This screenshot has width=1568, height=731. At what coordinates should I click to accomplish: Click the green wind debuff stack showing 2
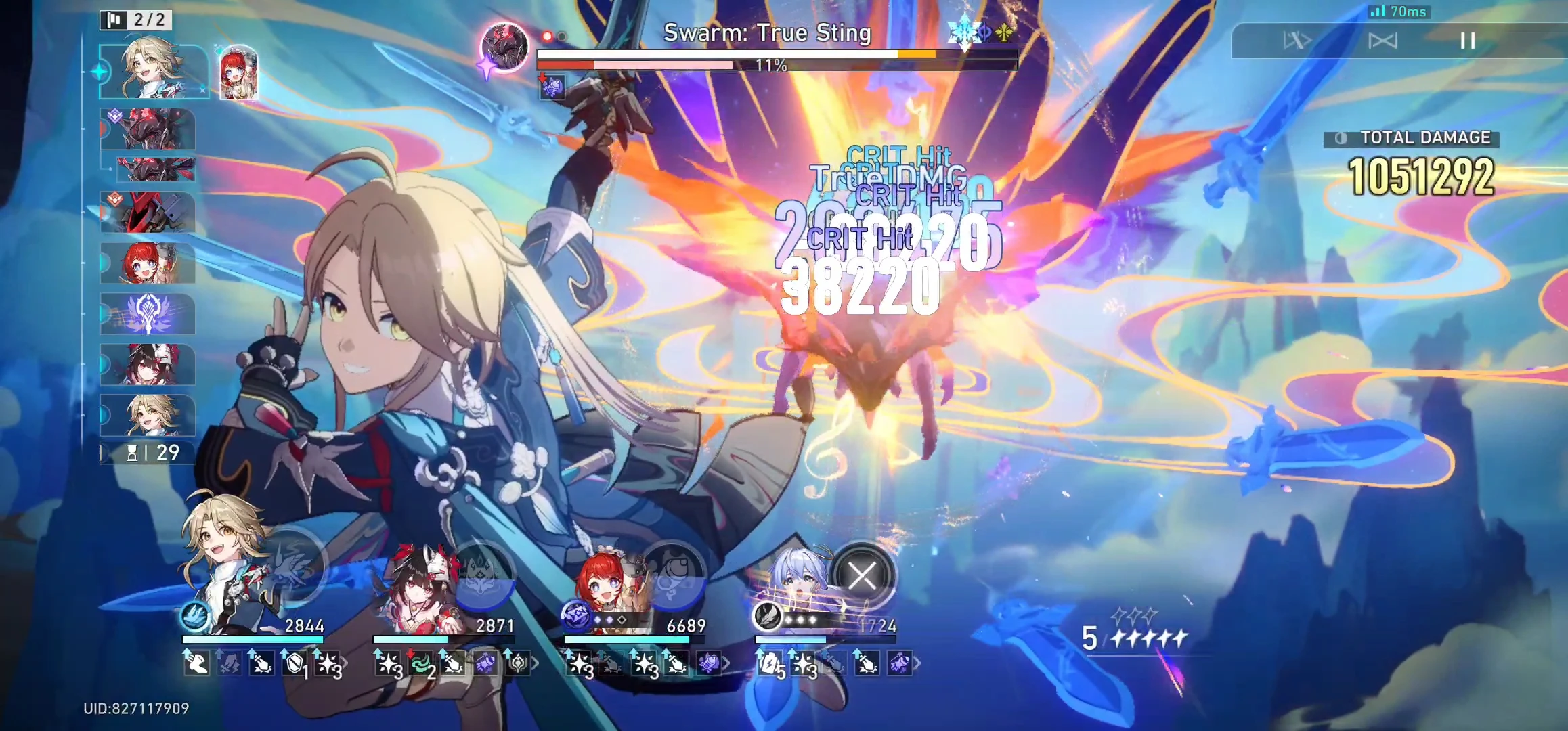click(x=421, y=663)
